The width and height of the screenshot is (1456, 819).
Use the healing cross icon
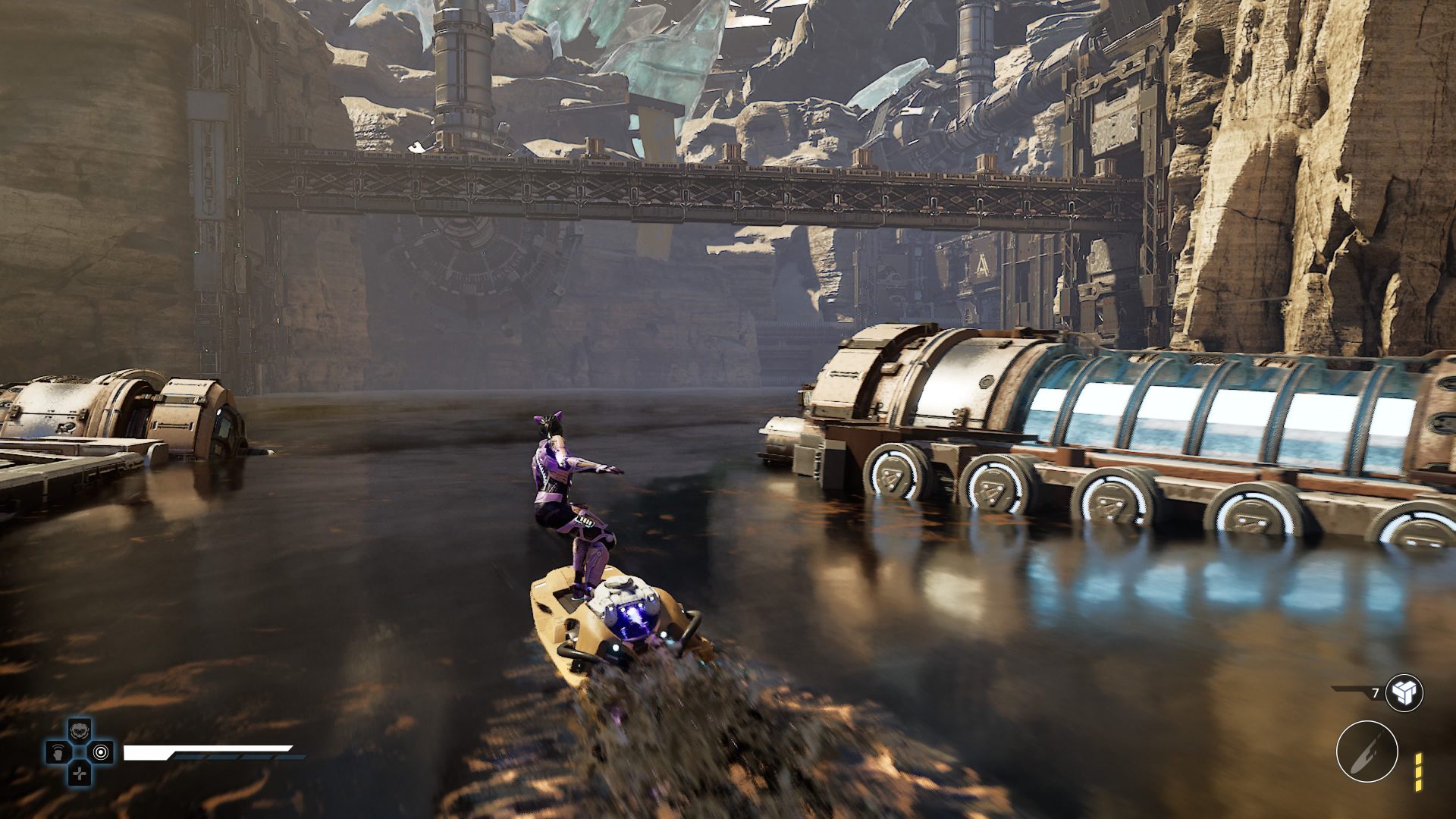pyautogui.click(x=80, y=773)
